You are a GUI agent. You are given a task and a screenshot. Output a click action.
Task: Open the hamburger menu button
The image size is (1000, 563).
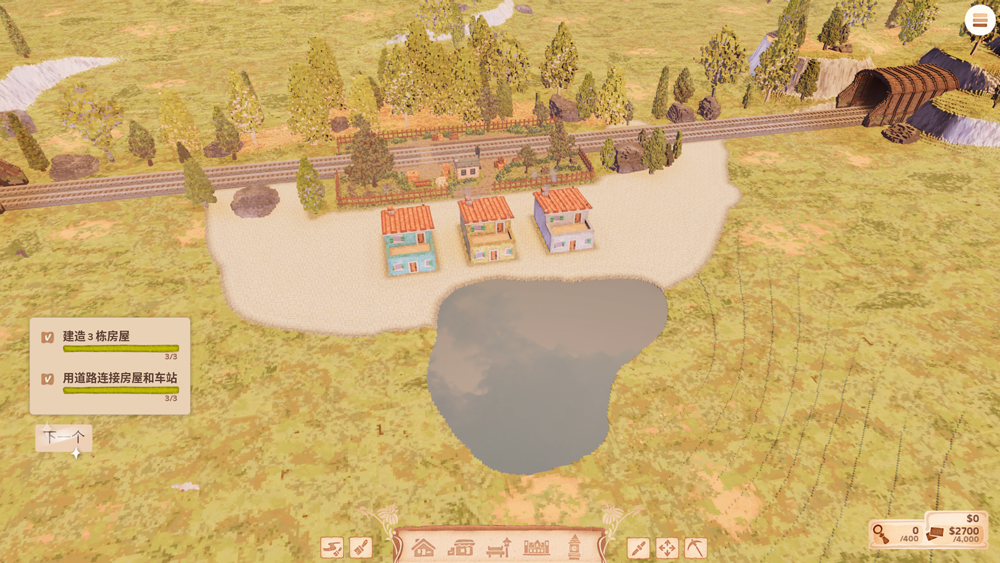click(x=979, y=21)
